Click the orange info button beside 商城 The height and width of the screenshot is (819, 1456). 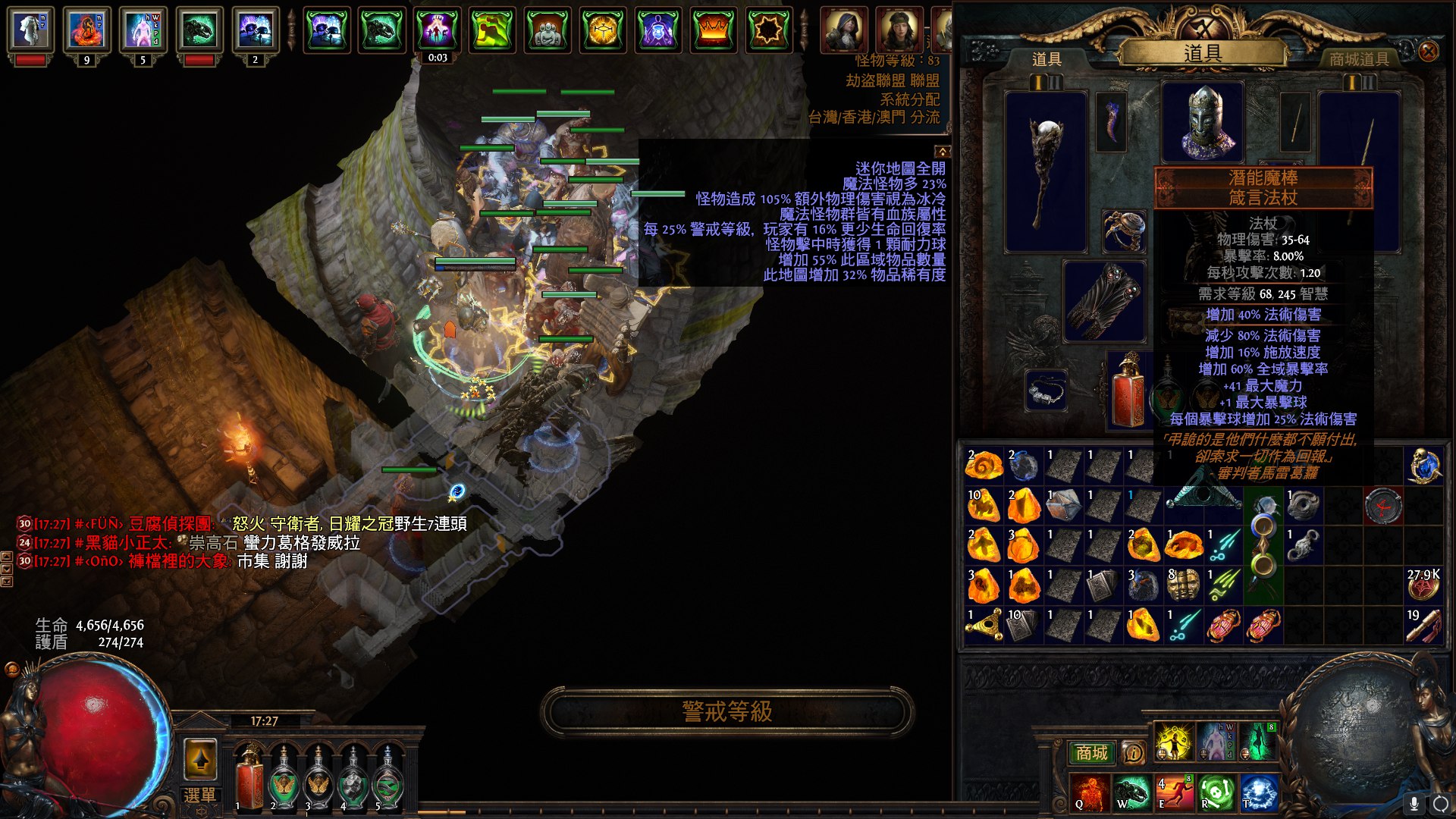click(1133, 752)
